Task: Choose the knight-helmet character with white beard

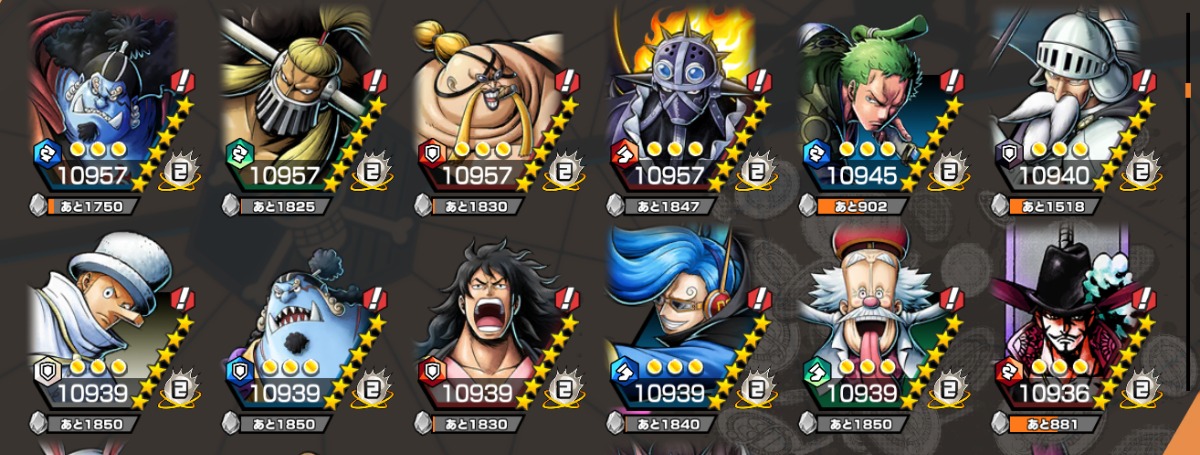Action: (1067, 100)
